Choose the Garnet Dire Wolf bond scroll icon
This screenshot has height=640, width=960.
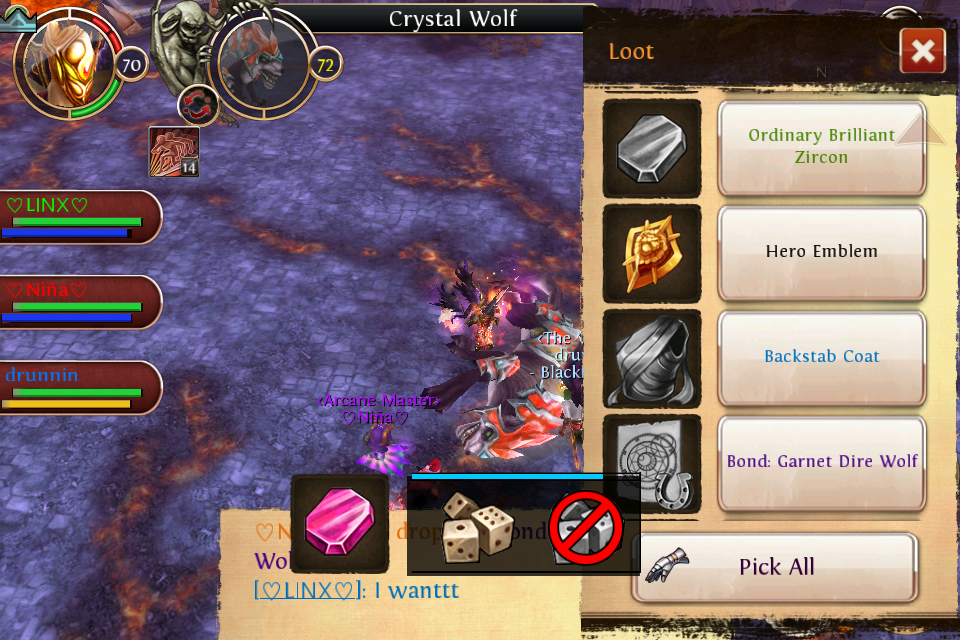click(652, 463)
